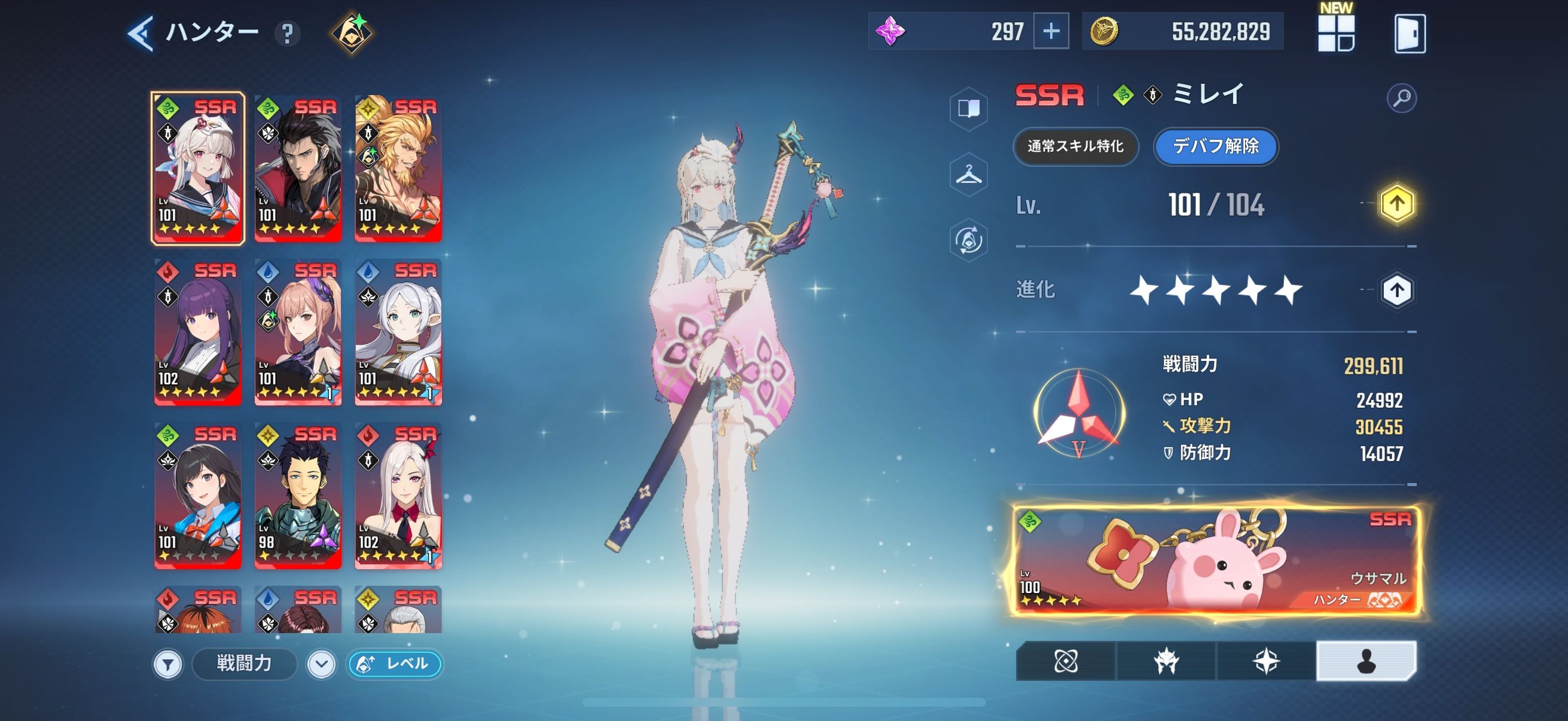Open the magnifying glass detail view
1568x721 pixels.
(1401, 98)
